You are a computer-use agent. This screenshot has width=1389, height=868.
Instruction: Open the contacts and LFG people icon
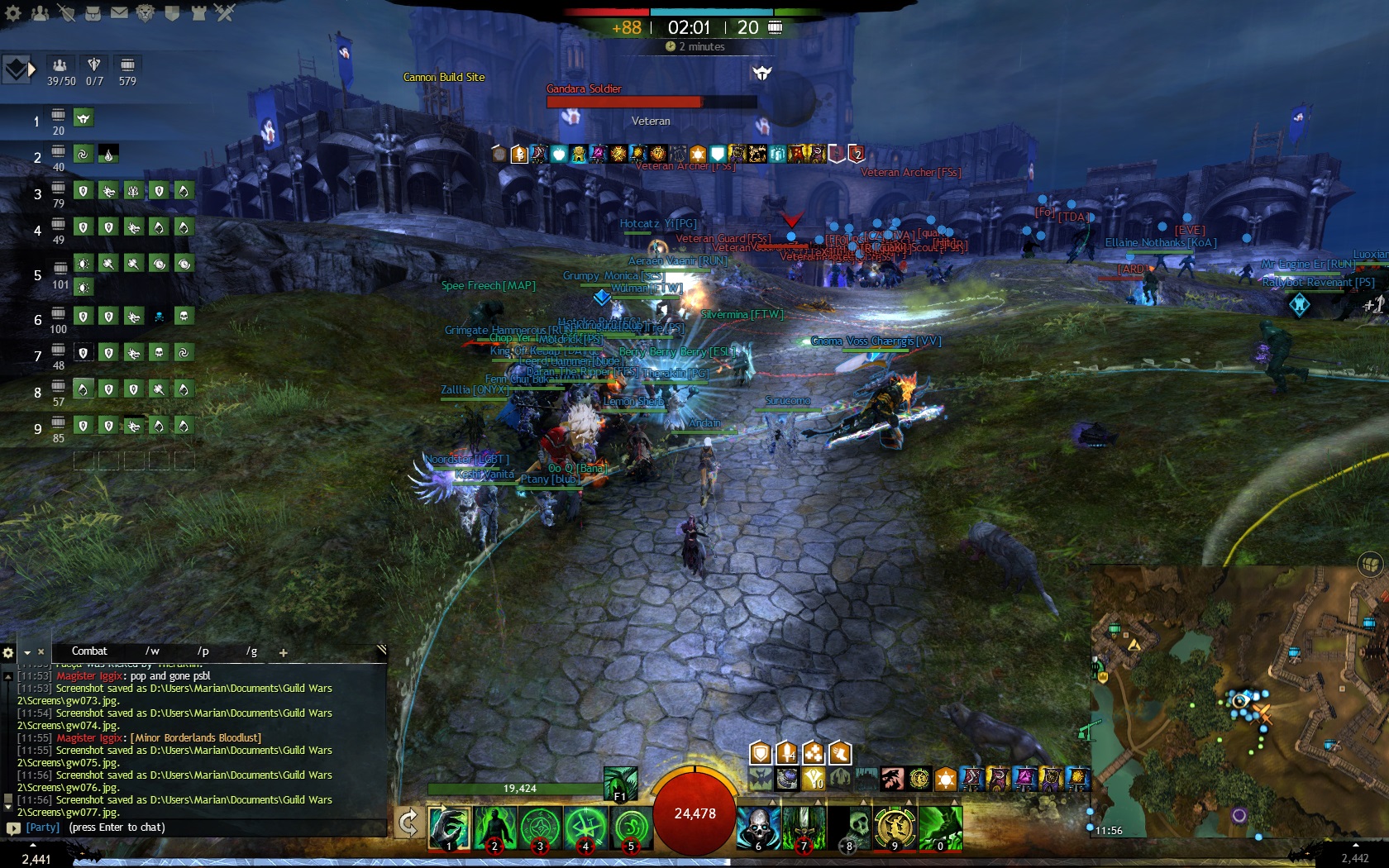[x=40, y=12]
